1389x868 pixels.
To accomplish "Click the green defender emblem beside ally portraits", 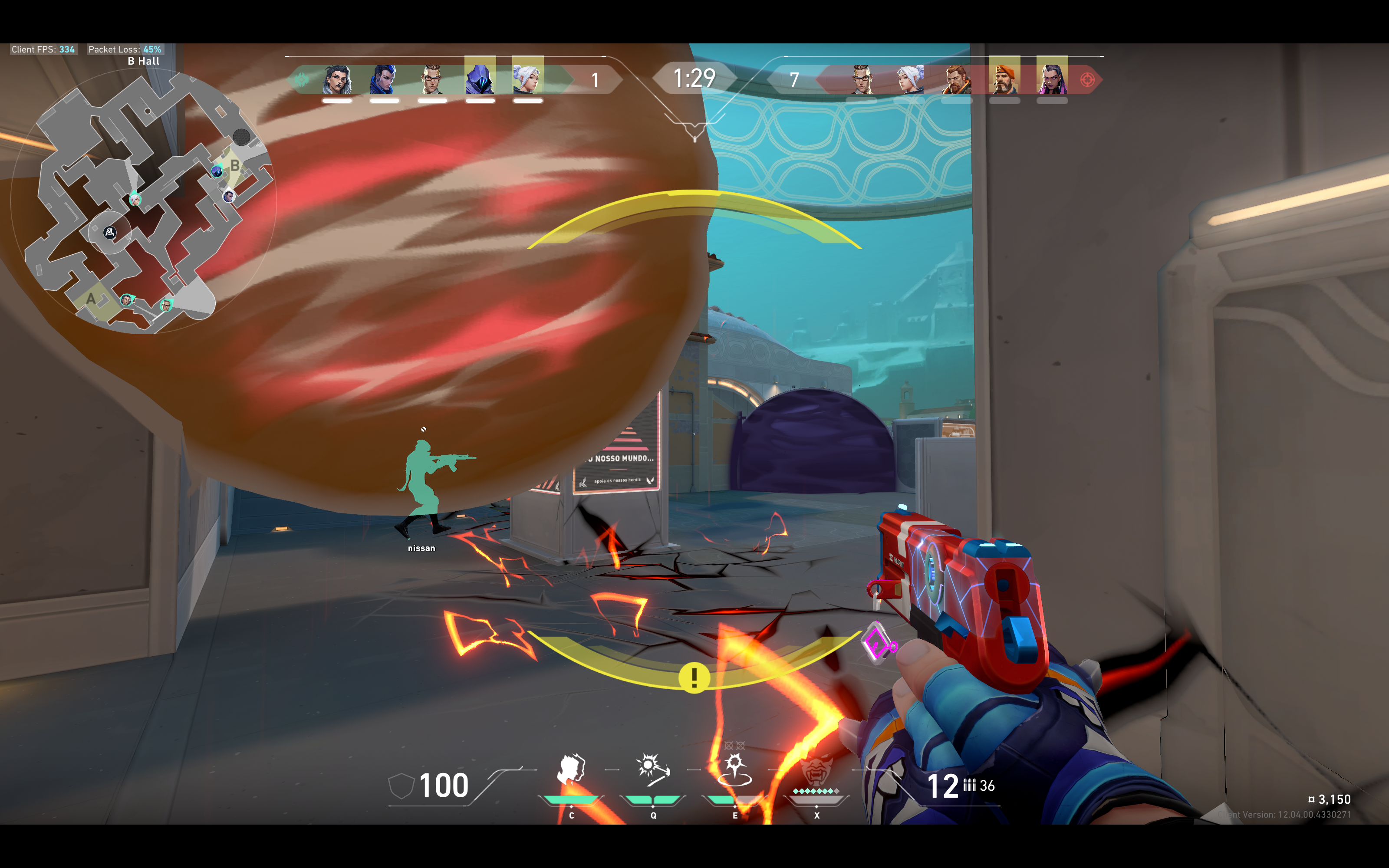I will pyautogui.click(x=301, y=80).
